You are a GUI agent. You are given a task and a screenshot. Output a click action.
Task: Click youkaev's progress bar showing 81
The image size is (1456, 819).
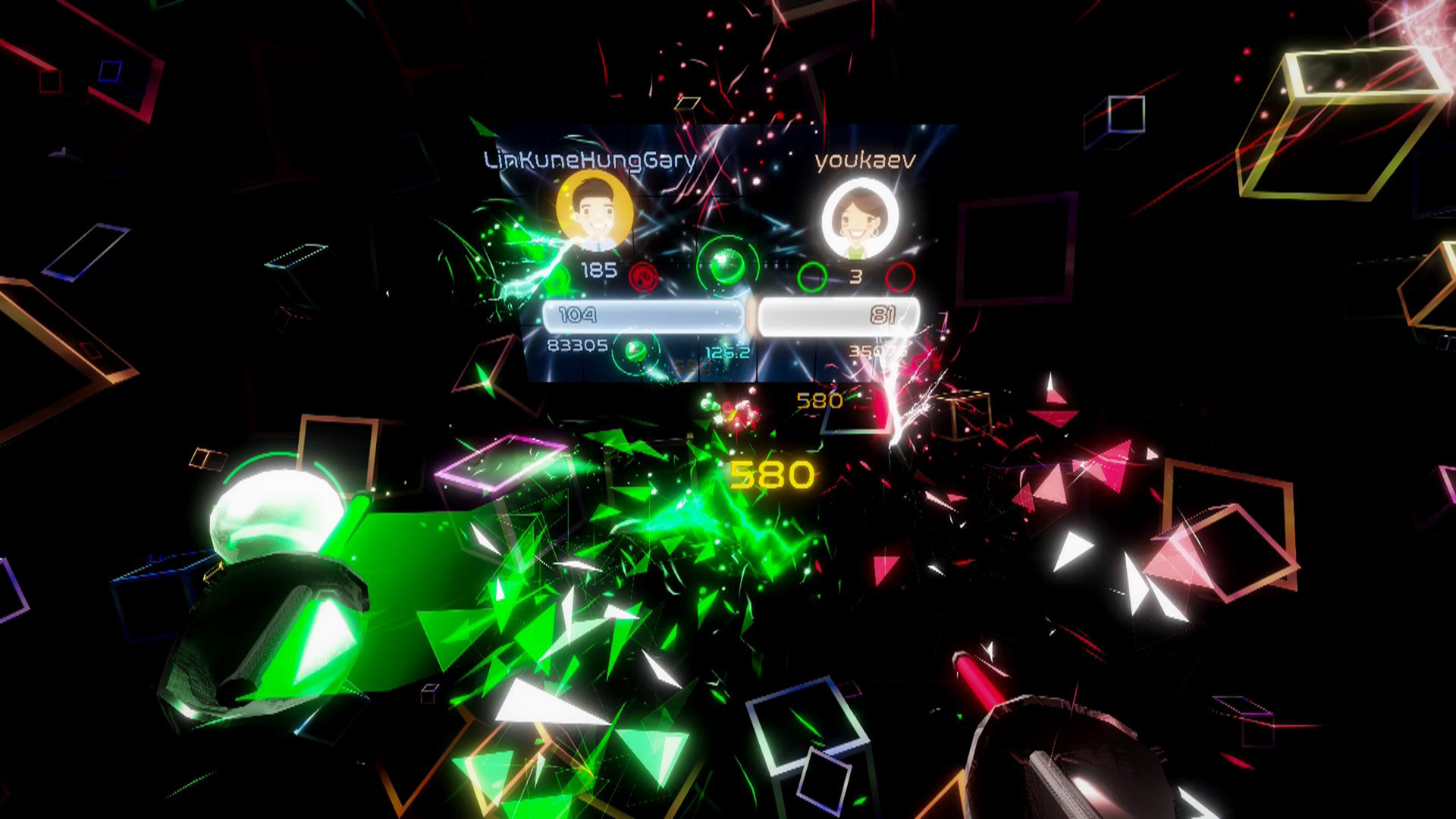coord(838,315)
